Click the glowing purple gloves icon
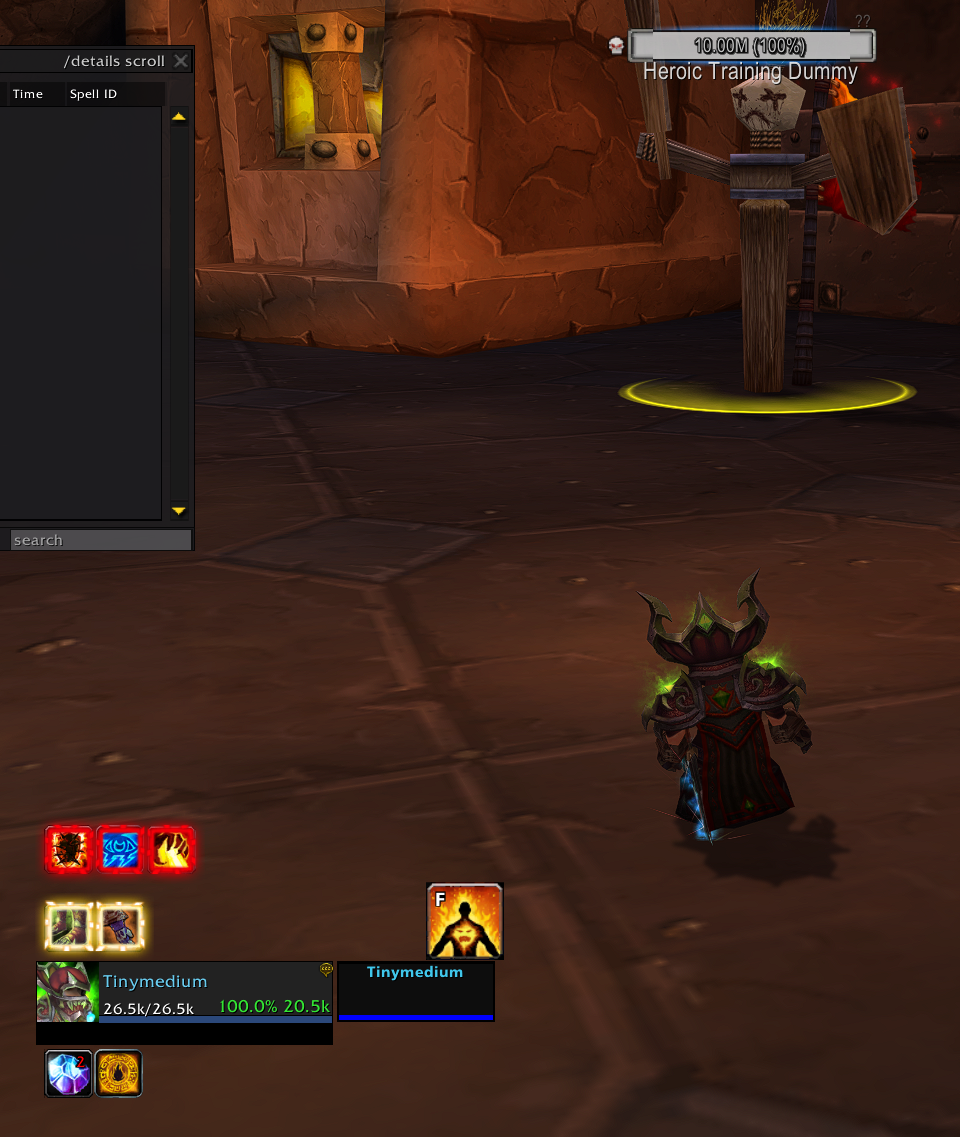This screenshot has height=1137, width=960. click(x=121, y=926)
